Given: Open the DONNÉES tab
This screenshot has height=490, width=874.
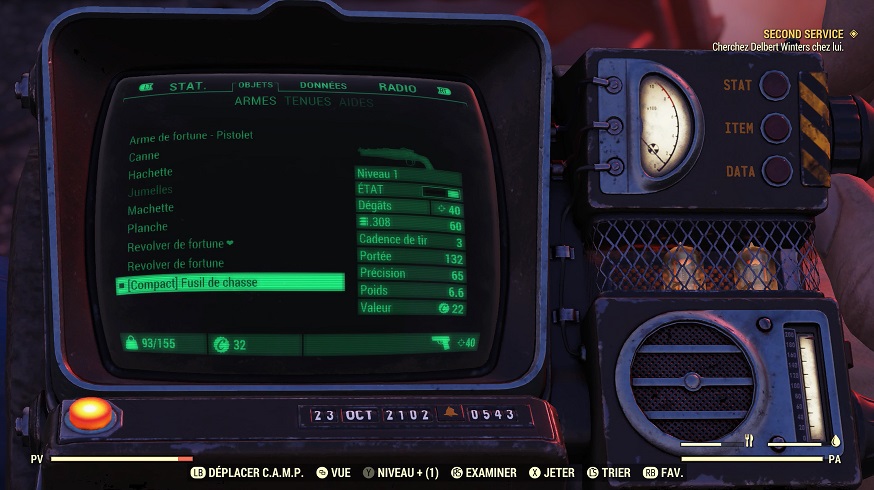Looking at the screenshot, I should [323, 87].
